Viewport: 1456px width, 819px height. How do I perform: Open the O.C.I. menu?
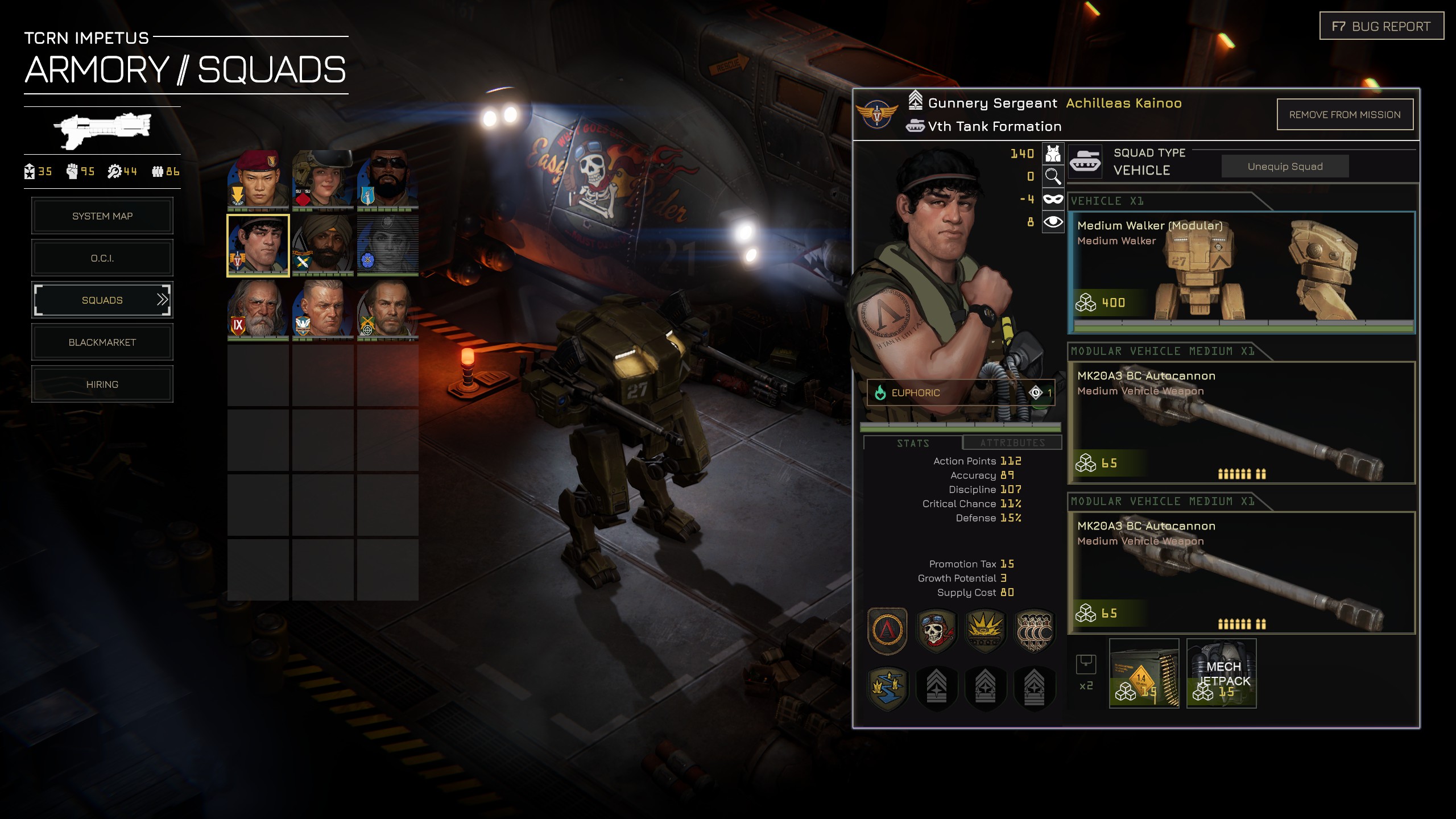(x=102, y=258)
